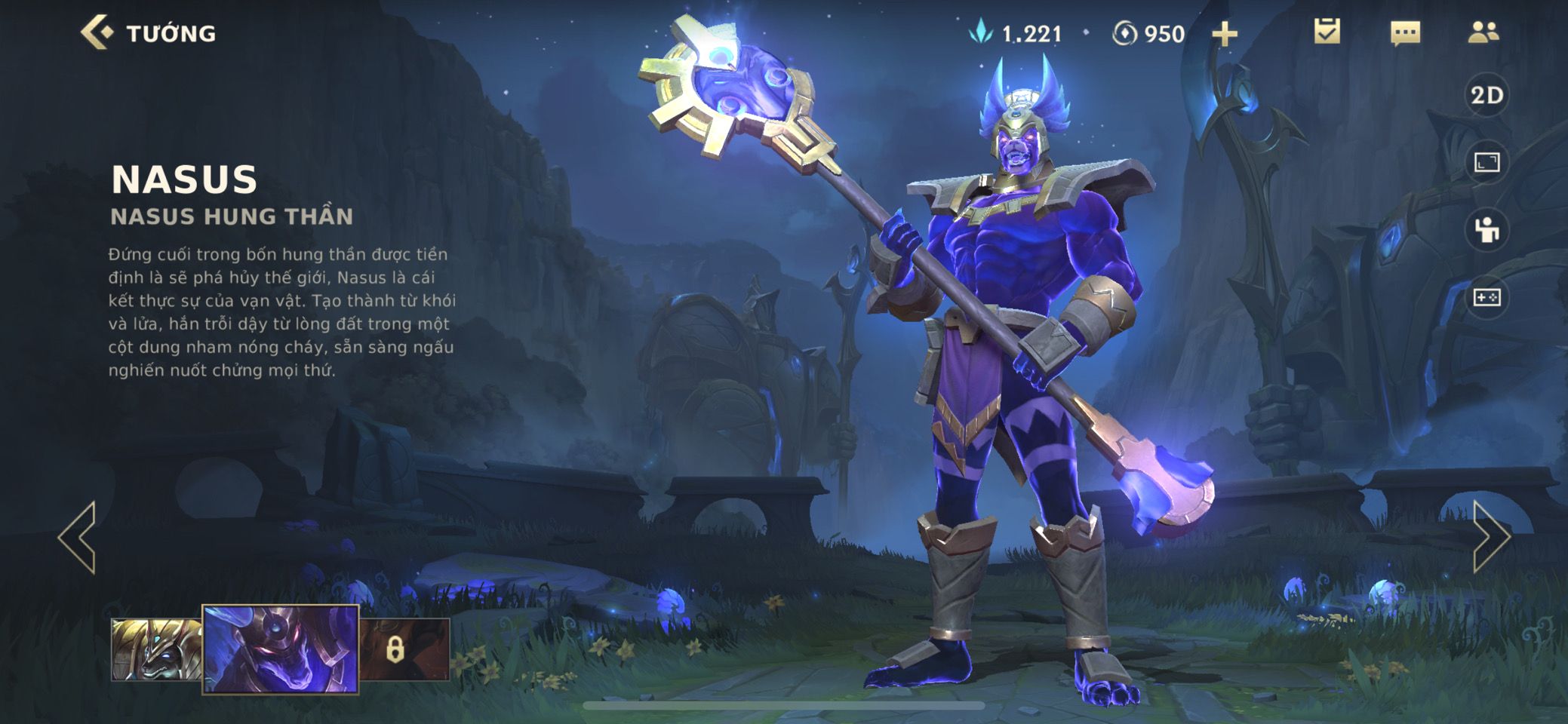Viewport: 1568px width, 724px height.
Task: Play the champion pose animation icon
Action: coord(1487,230)
